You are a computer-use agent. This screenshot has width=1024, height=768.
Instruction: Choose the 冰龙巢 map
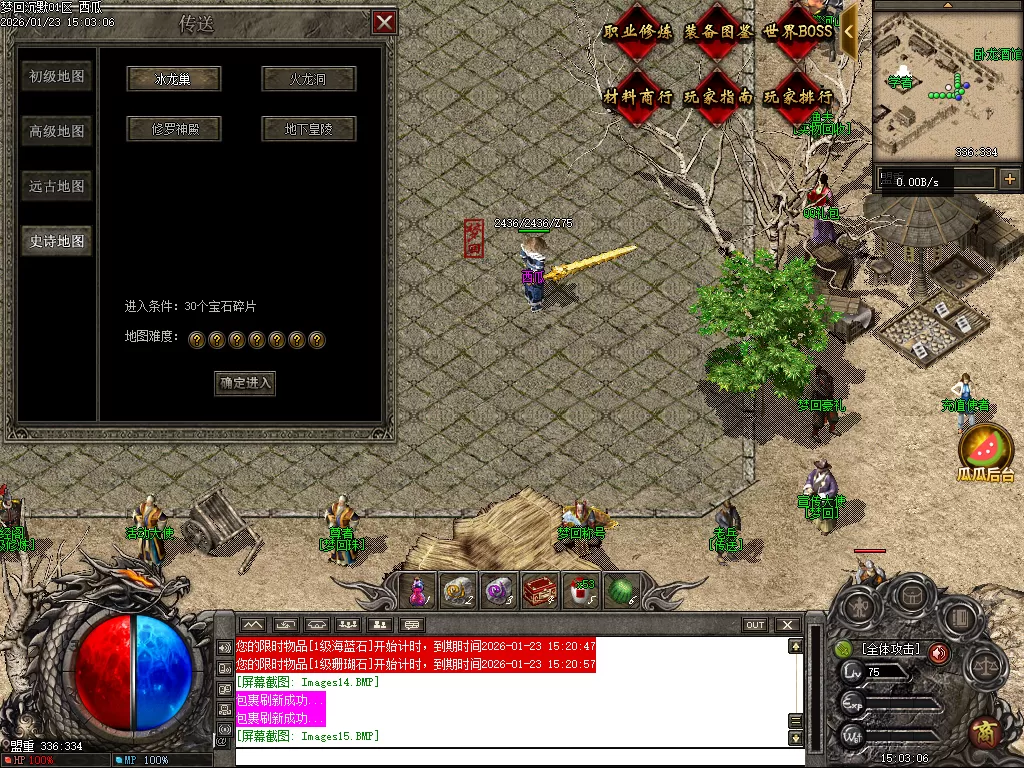pyautogui.click(x=173, y=79)
